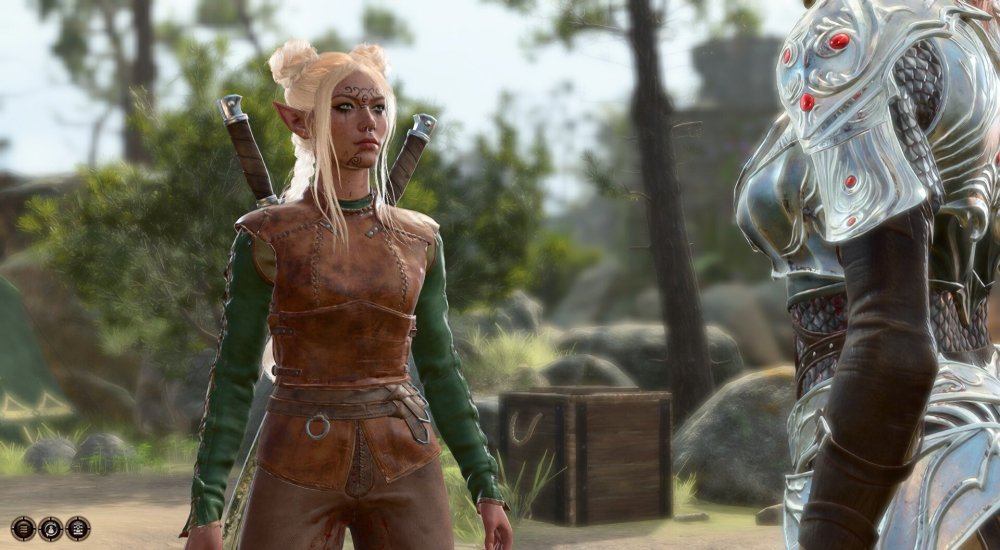Open the trade chest icon
The width and height of the screenshot is (1000, 550).
(78, 529)
